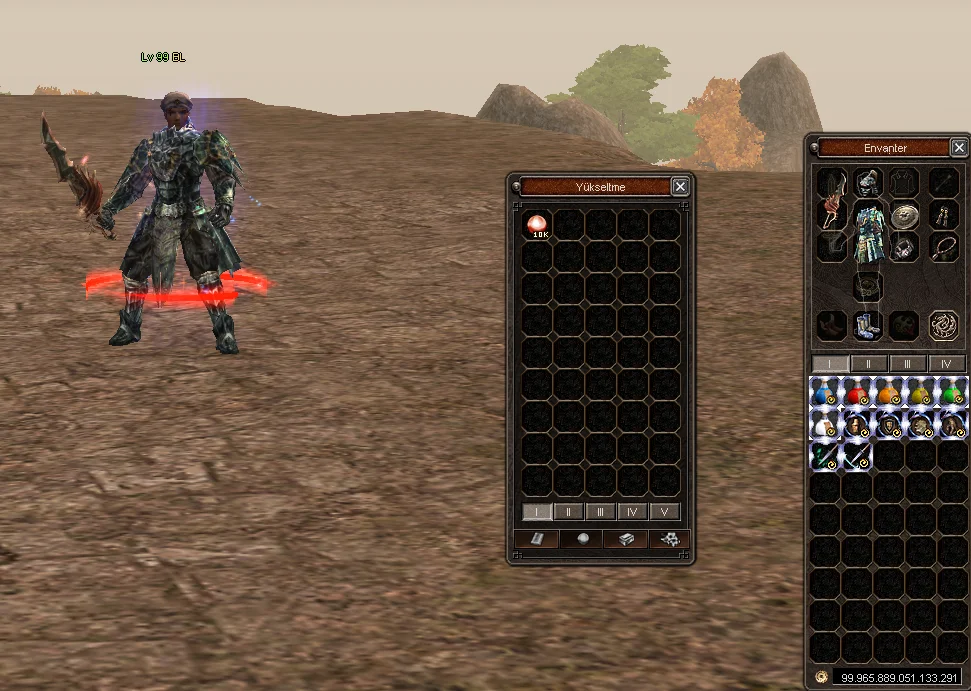Close the Envanter window
971x691 pixels.
click(959, 148)
